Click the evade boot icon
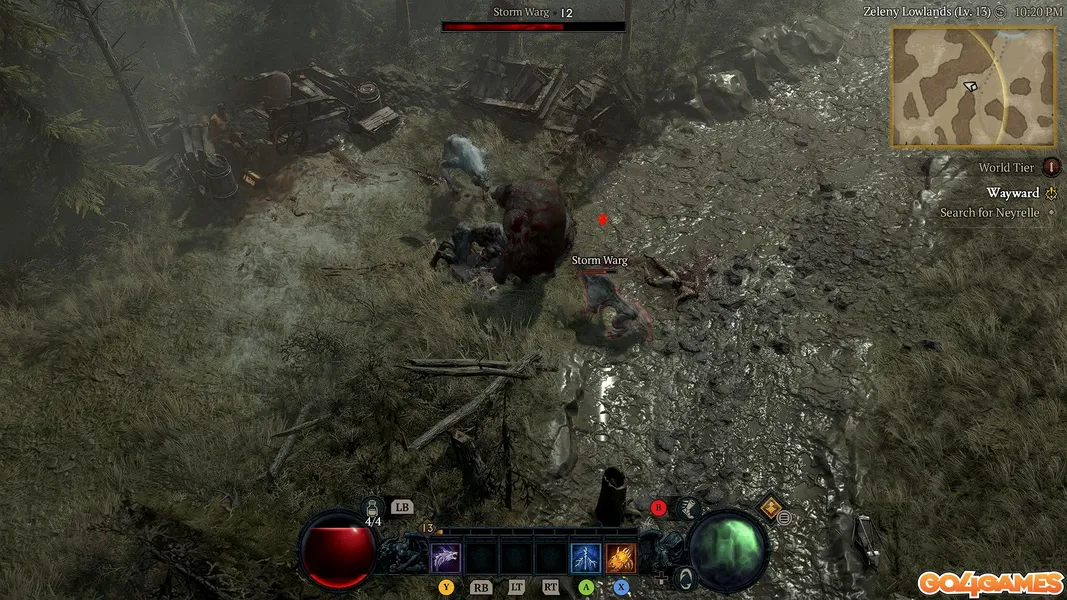 pos(688,508)
